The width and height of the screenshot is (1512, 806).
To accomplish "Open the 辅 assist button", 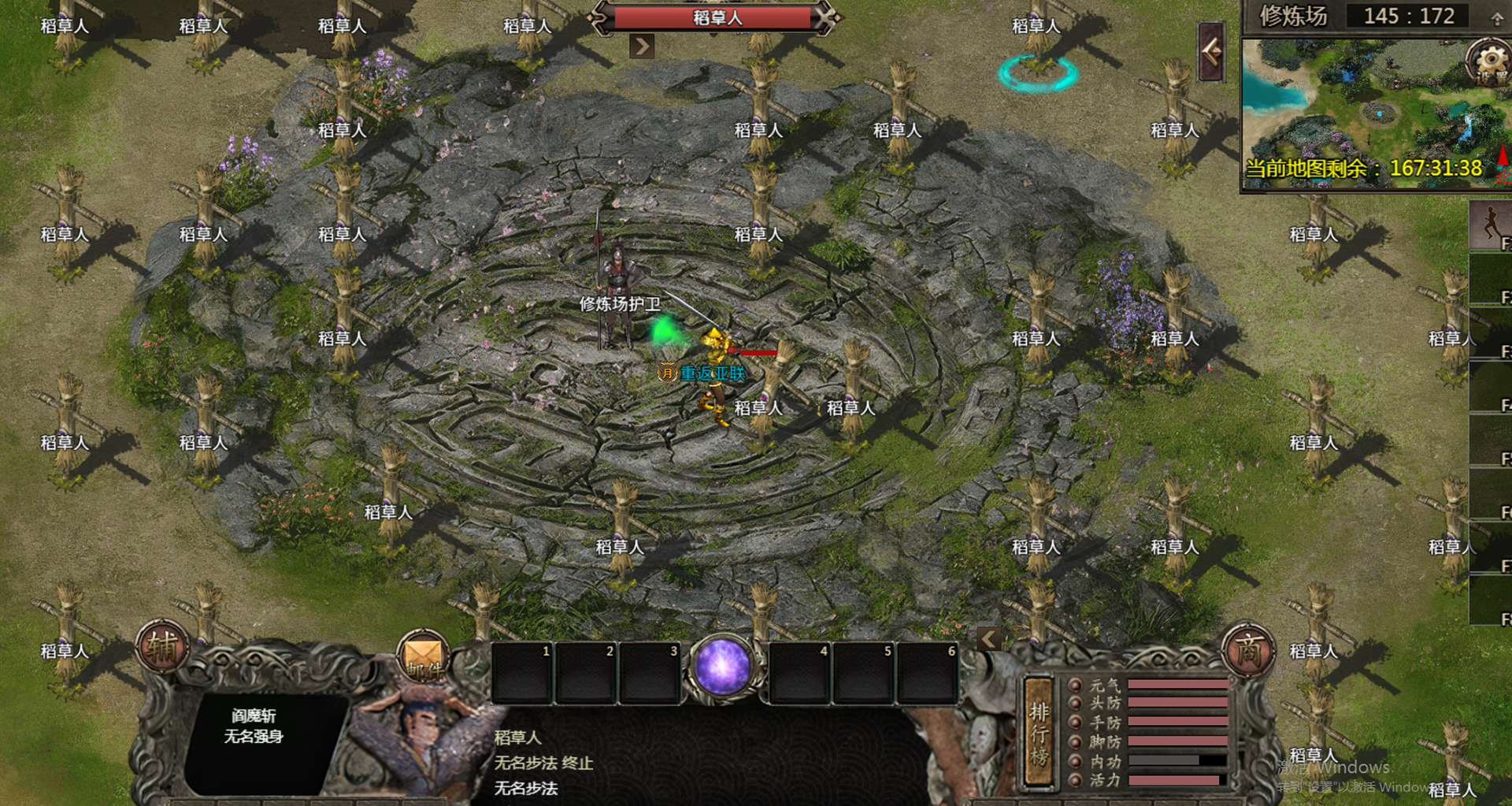I will 162,647.
